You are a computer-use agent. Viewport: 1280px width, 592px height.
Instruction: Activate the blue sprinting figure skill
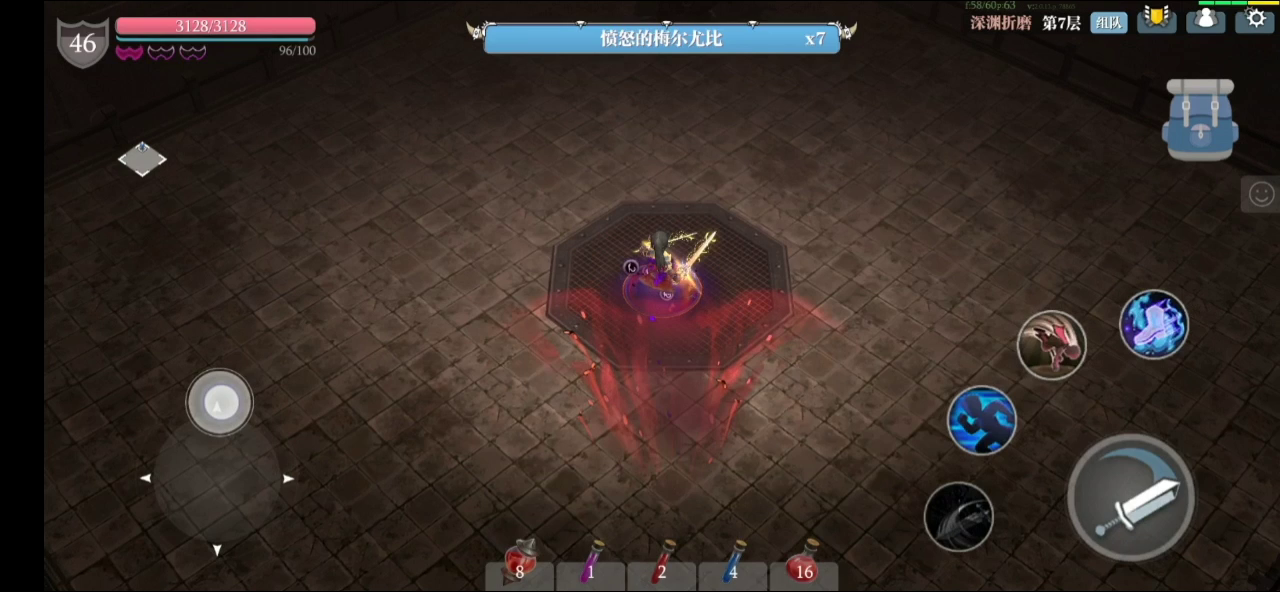[x=981, y=420]
